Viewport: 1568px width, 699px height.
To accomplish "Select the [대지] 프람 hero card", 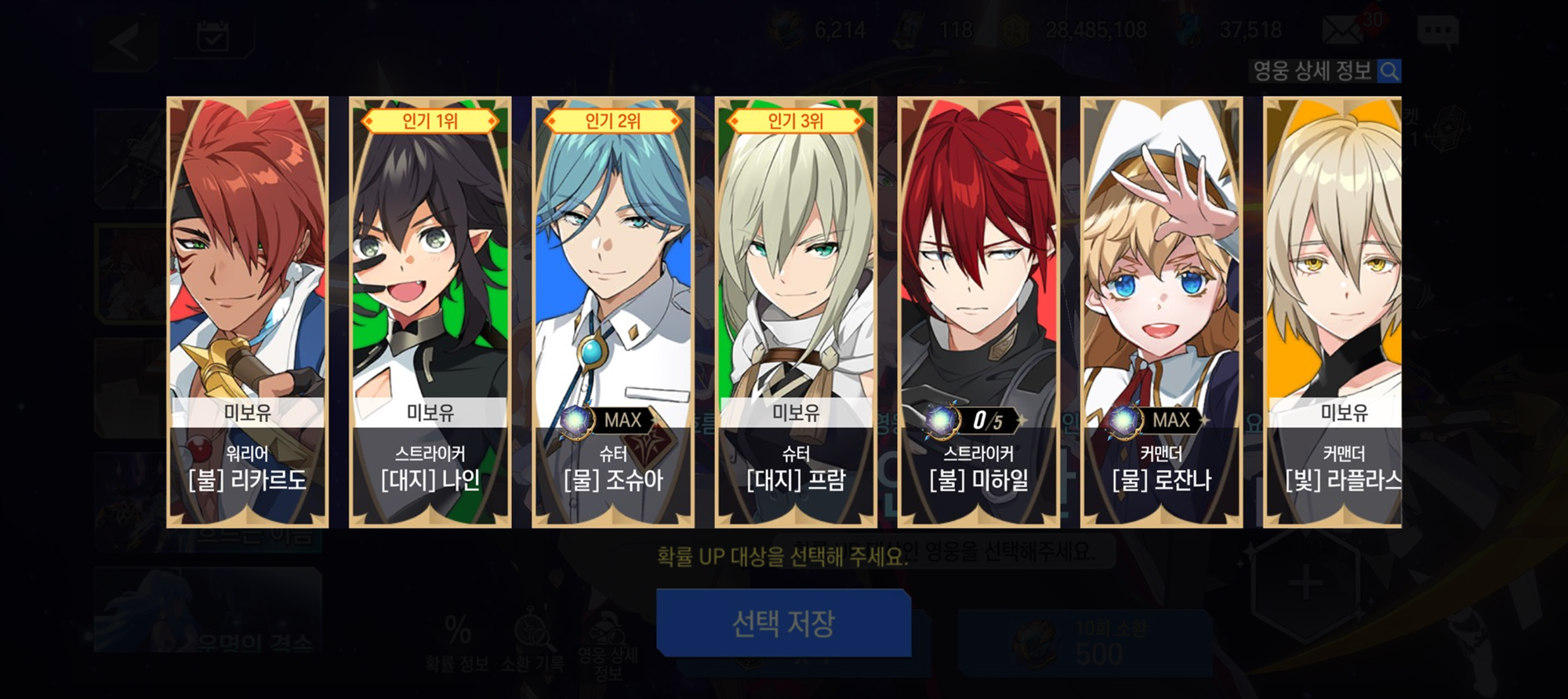I will coord(795,311).
